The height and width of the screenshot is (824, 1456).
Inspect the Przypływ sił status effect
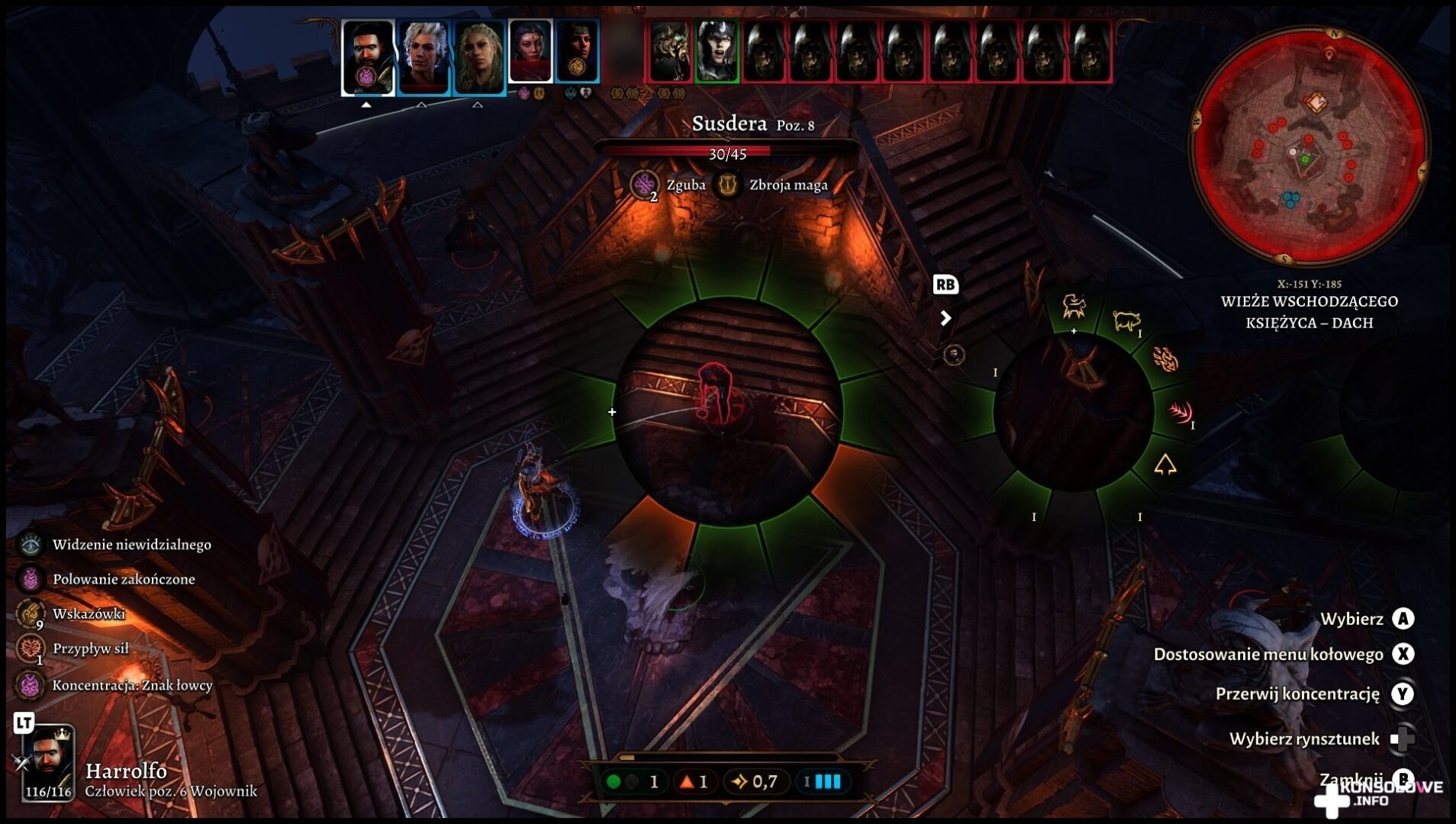(31, 649)
